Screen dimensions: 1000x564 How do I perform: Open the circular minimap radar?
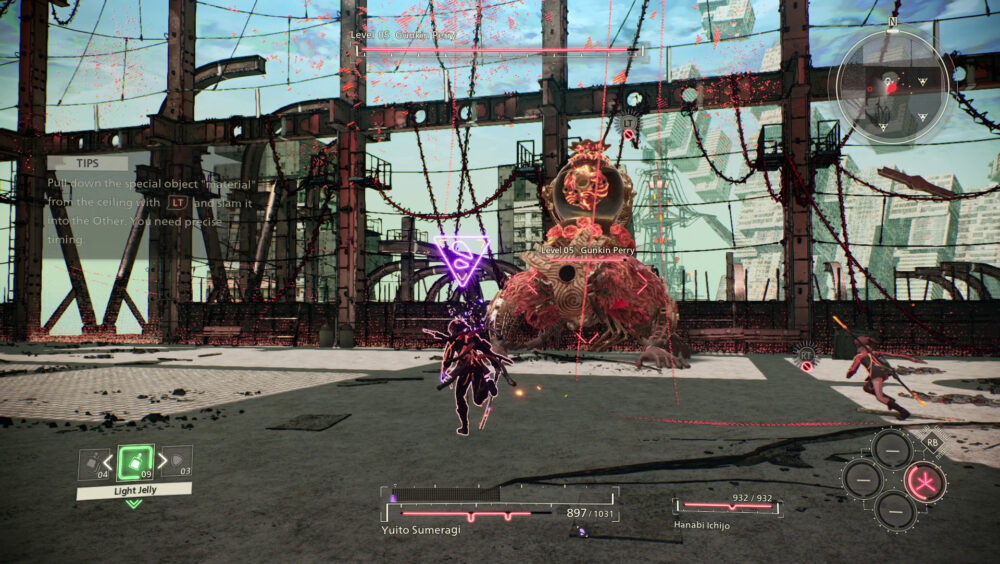coord(888,88)
